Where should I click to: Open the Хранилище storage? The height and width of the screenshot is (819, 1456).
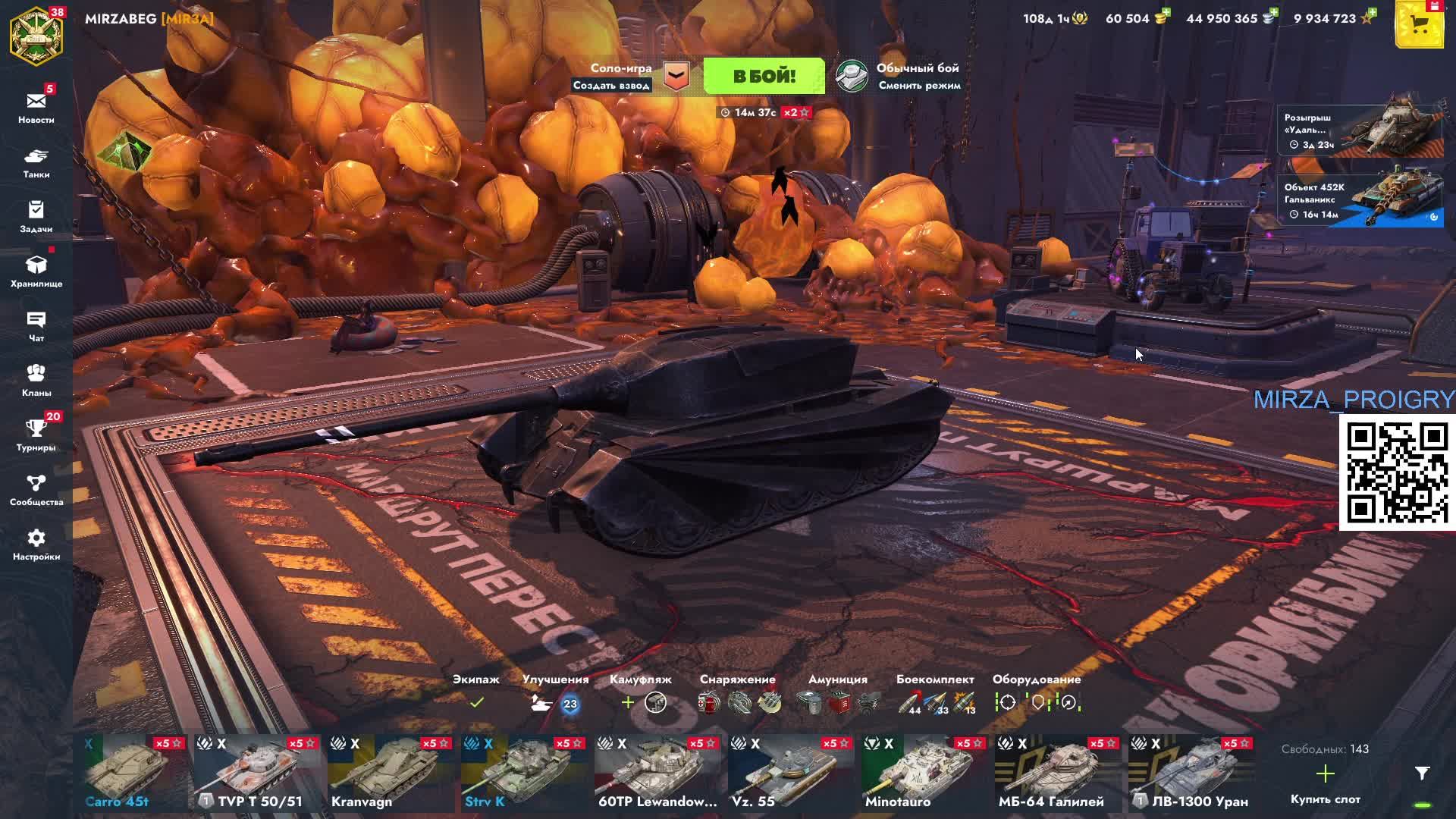click(x=36, y=271)
